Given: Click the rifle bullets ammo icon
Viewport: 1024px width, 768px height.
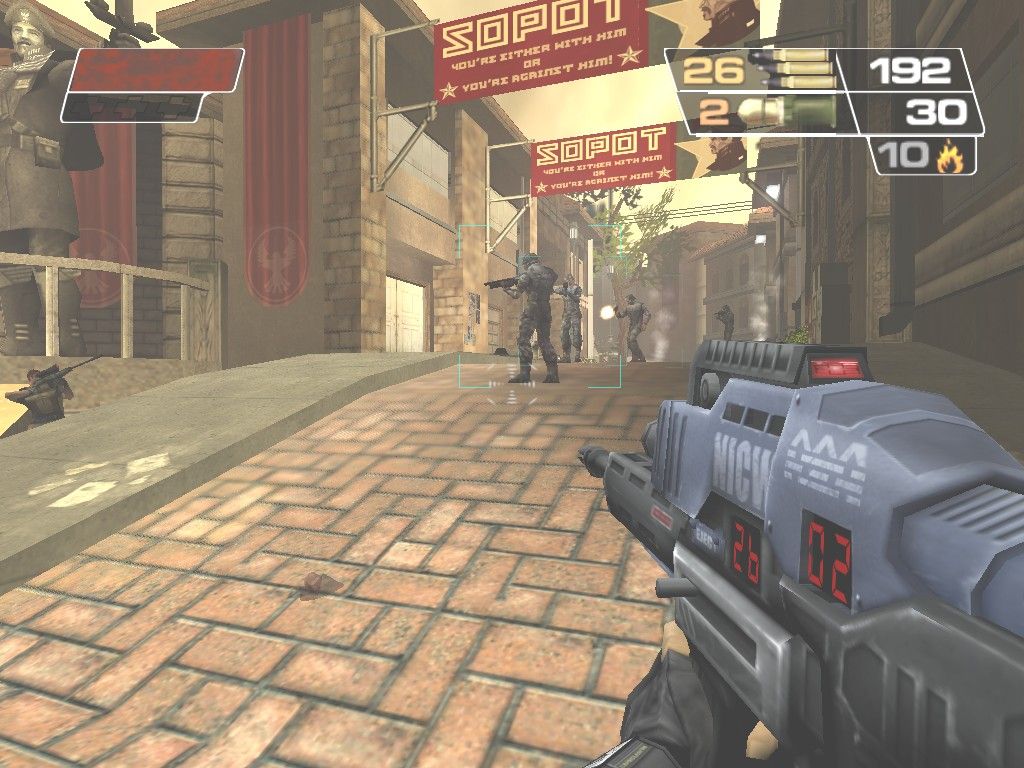Looking at the screenshot, I should click(793, 69).
